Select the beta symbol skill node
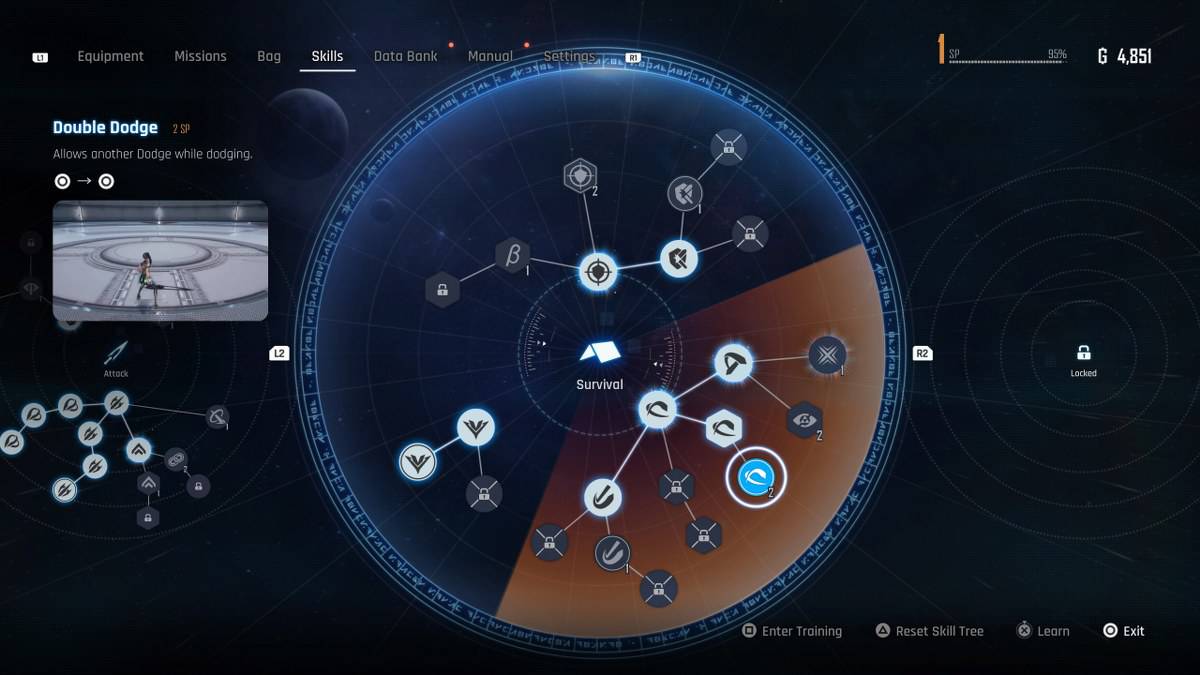This screenshot has width=1200, height=675. click(513, 255)
